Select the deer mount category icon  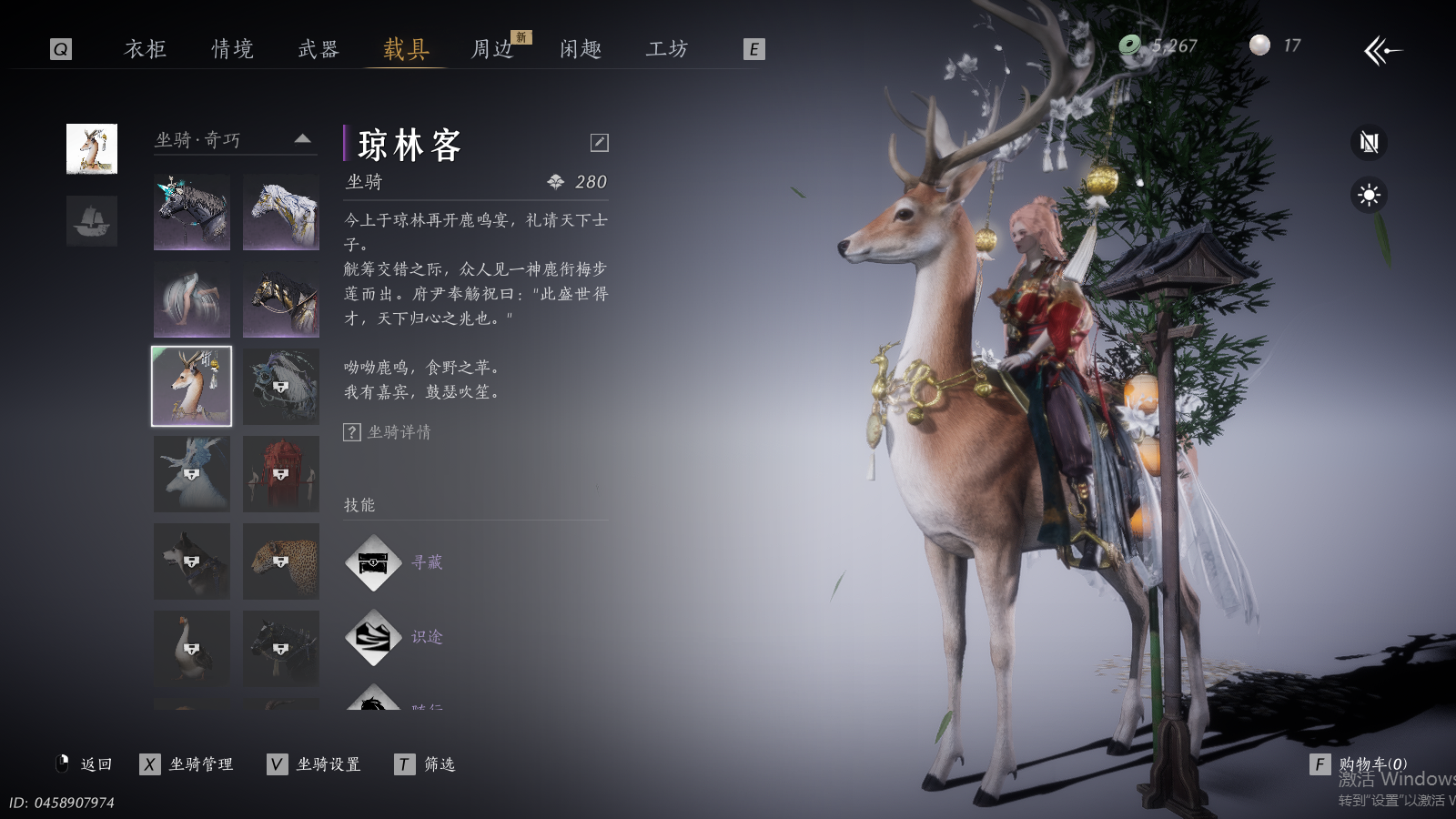click(x=92, y=148)
